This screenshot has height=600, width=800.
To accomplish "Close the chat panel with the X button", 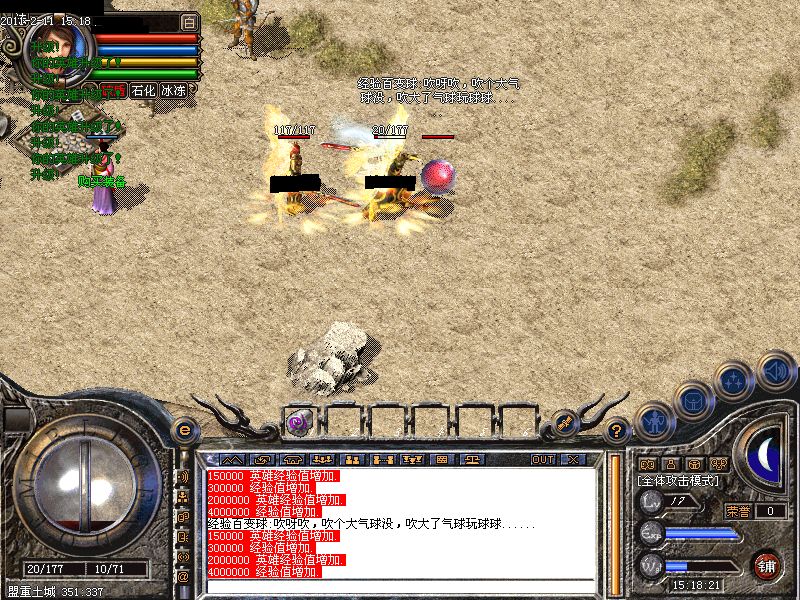I will pyautogui.click(x=573, y=460).
